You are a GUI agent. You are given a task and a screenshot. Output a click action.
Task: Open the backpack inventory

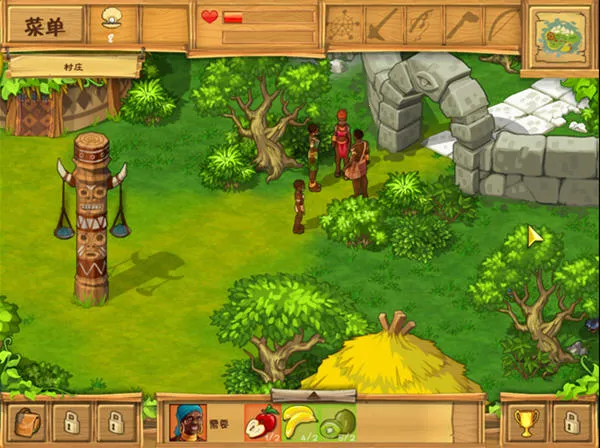click(26, 421)
